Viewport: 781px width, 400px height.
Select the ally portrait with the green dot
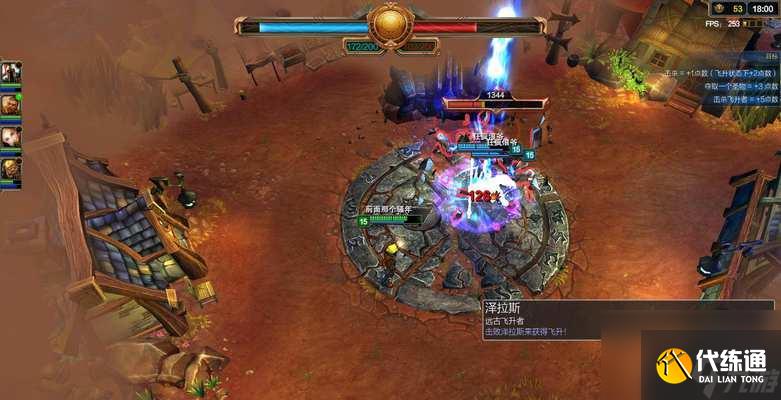tap(10, 103)
